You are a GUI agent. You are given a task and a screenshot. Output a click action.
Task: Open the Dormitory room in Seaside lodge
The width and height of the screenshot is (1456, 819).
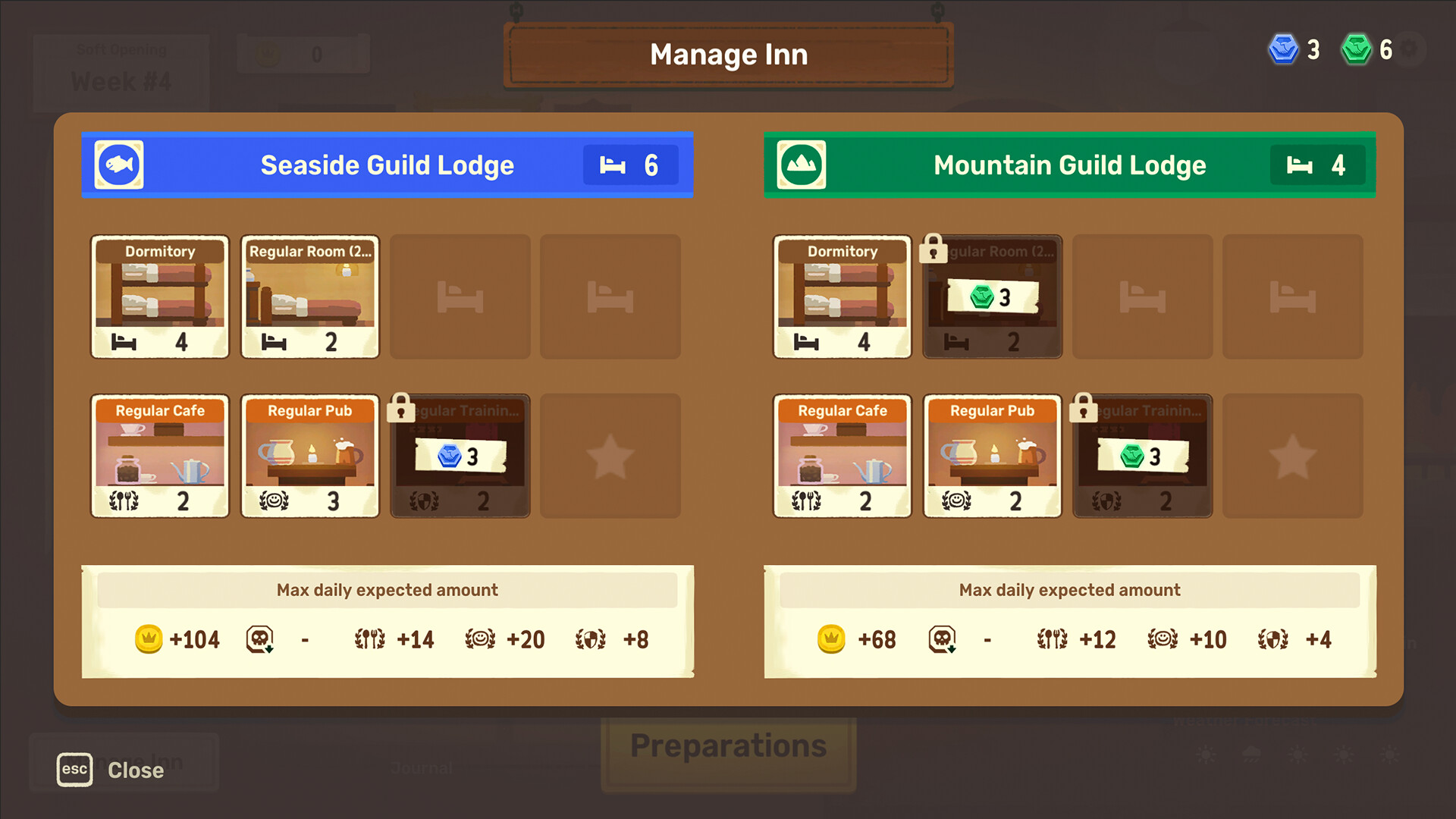pyautogui.click(x=159, y=296)
